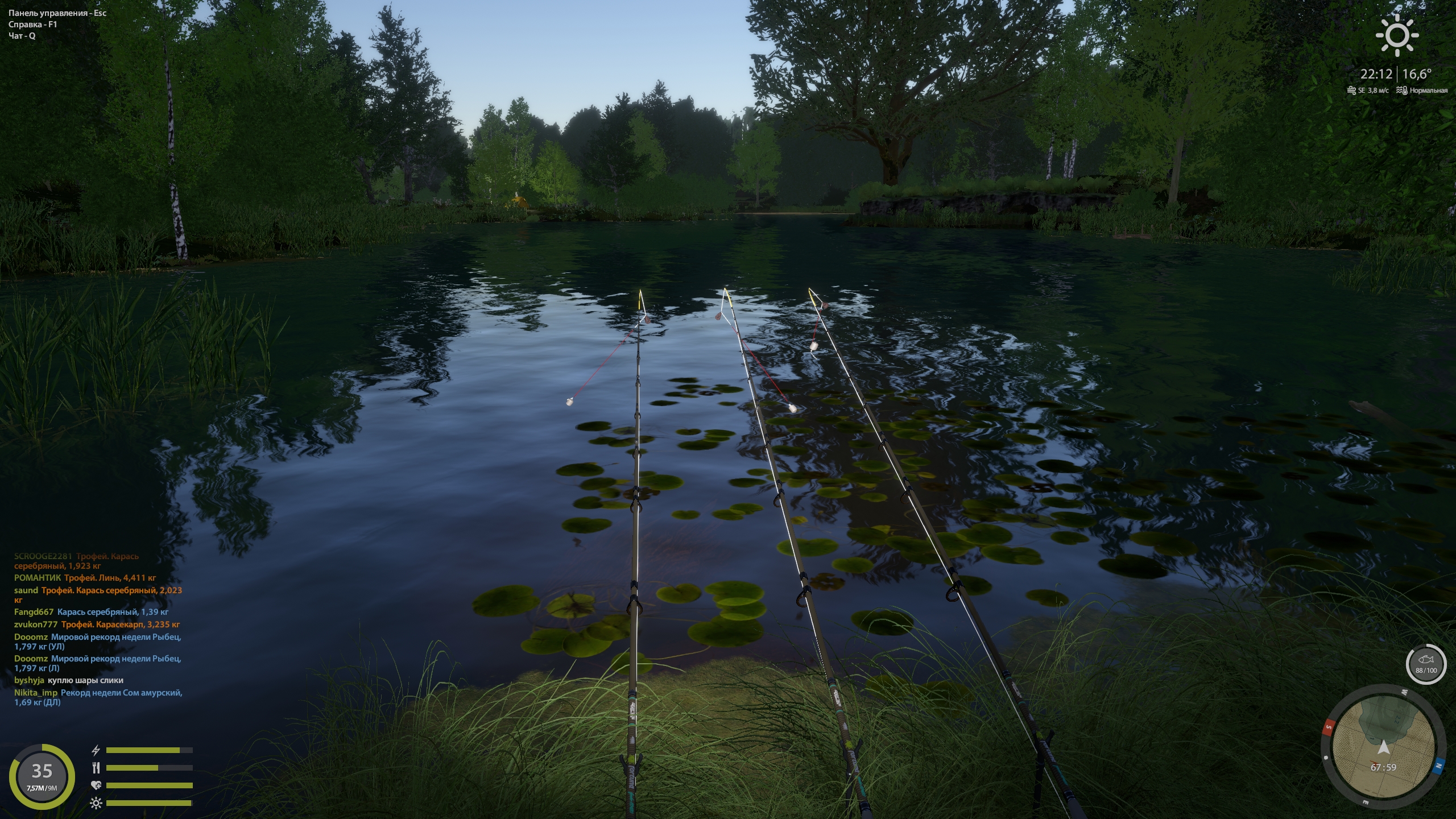Click the sun weather icon
Screen dimensions: 1456x819
tap(1397, 36)
